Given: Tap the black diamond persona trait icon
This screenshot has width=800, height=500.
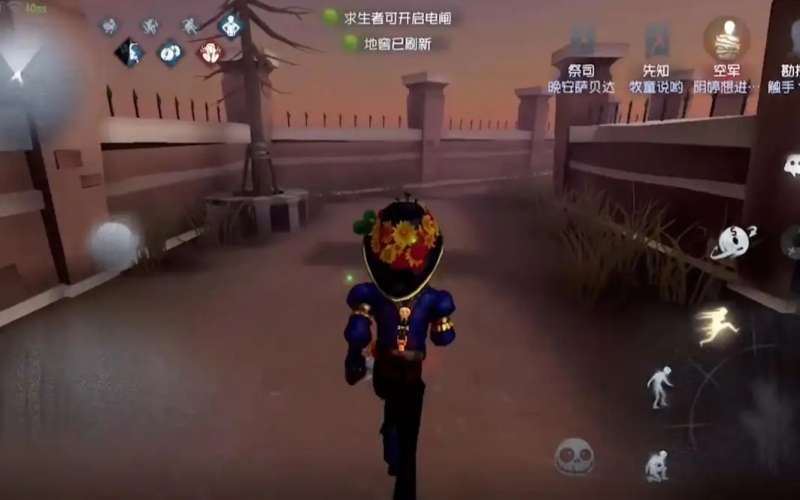Looking at the screenshot, I should coord(129,52).
